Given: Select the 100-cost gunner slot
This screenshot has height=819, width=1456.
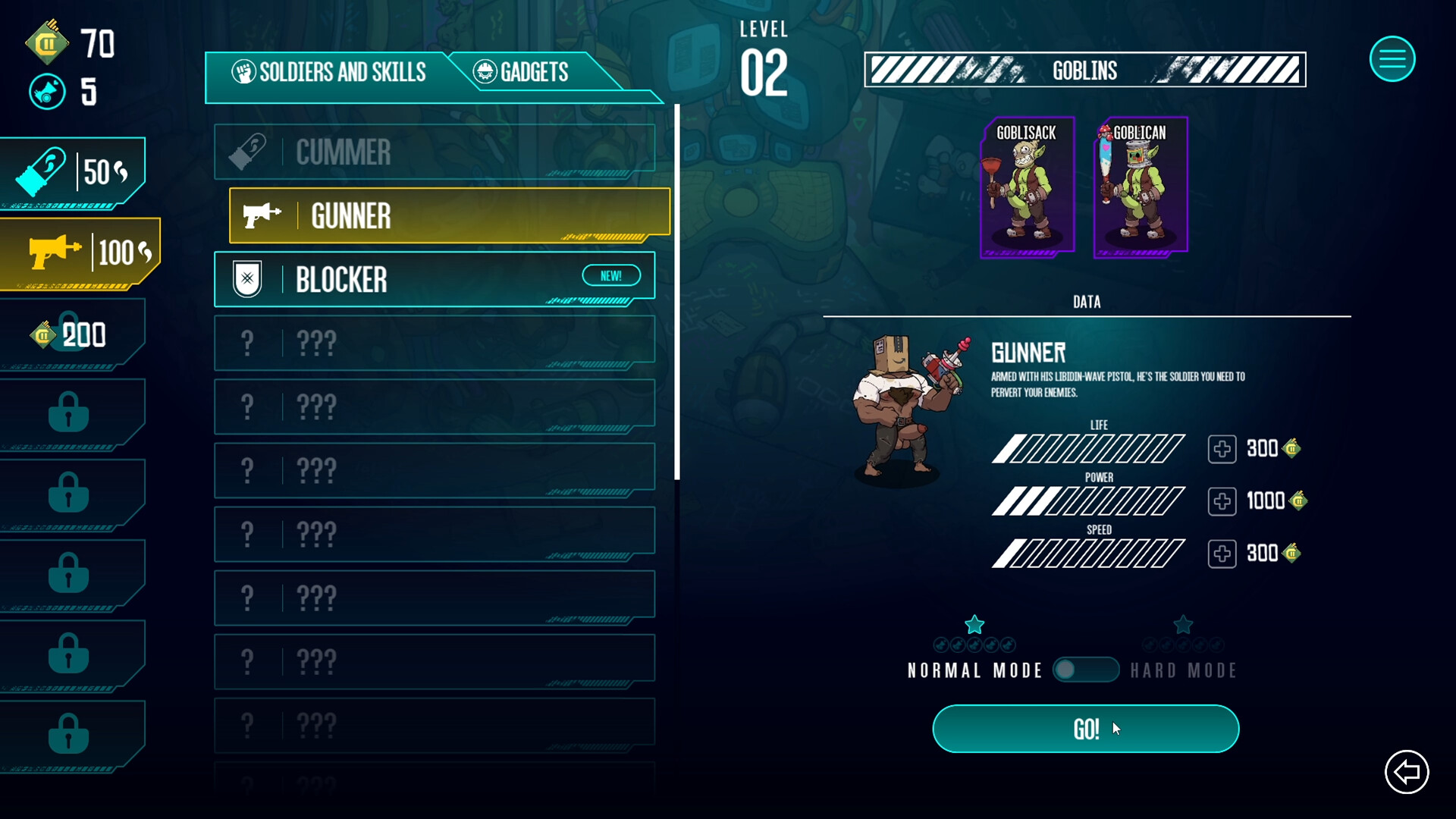Looking at the screenshot, I should tap(79, 253).
